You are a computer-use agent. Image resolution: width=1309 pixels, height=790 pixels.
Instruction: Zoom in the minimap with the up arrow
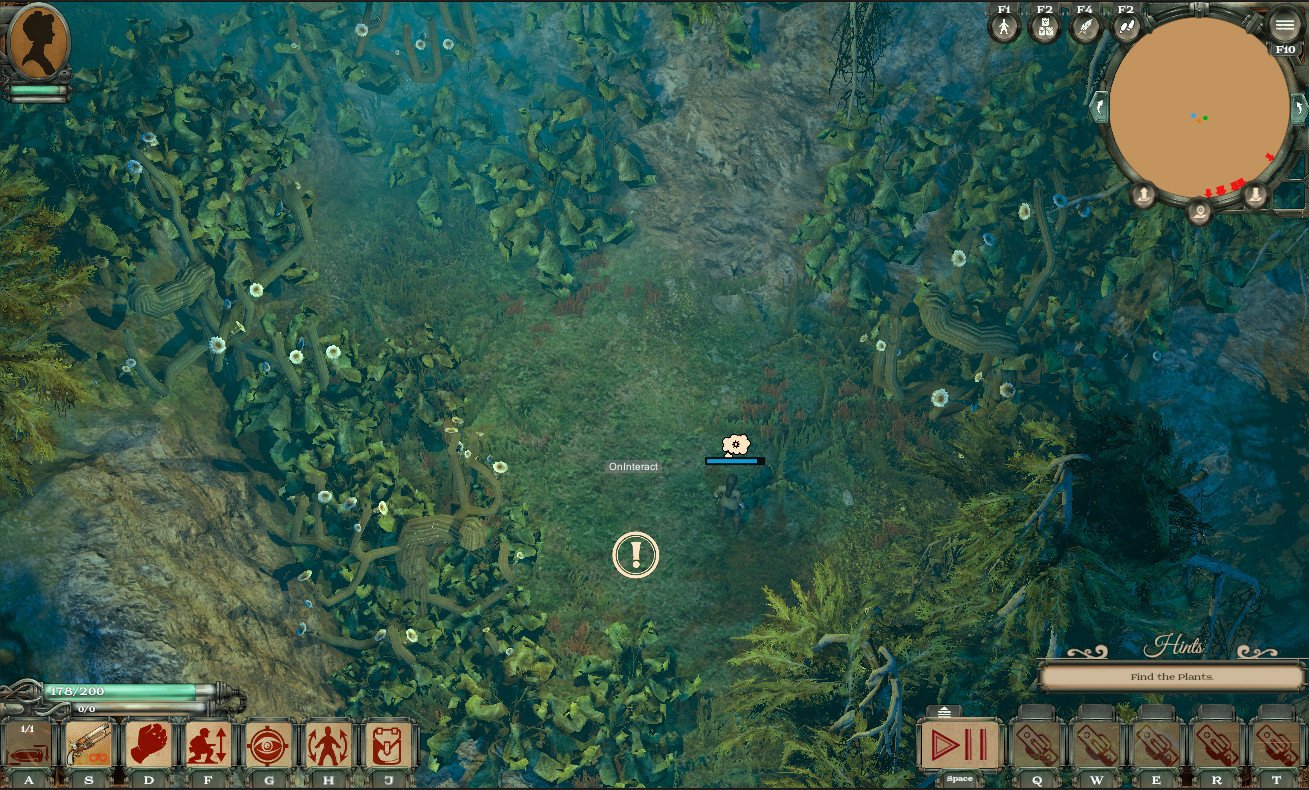(x=1144, y=194)
